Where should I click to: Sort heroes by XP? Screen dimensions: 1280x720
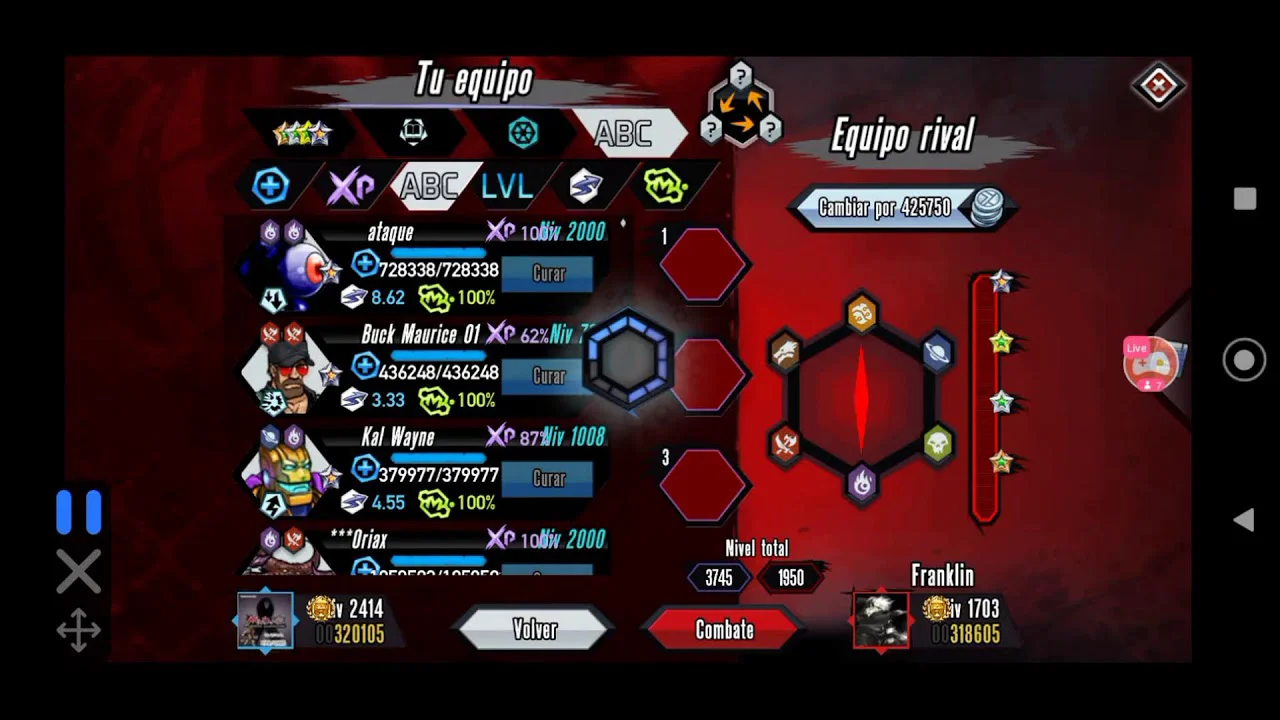coord(351,186)
